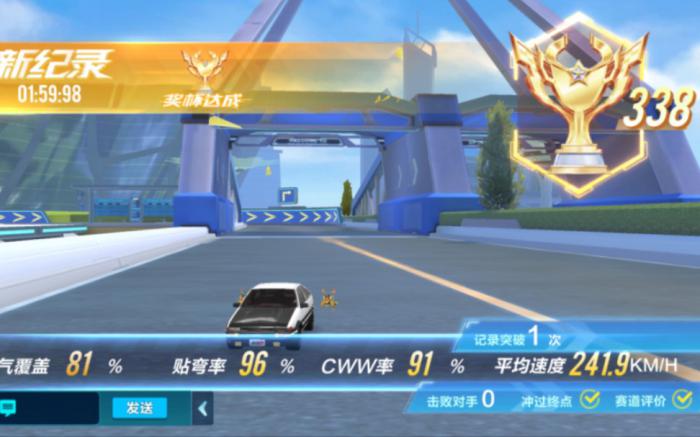Collapse the chat panel with the arrow

point(203,408)
